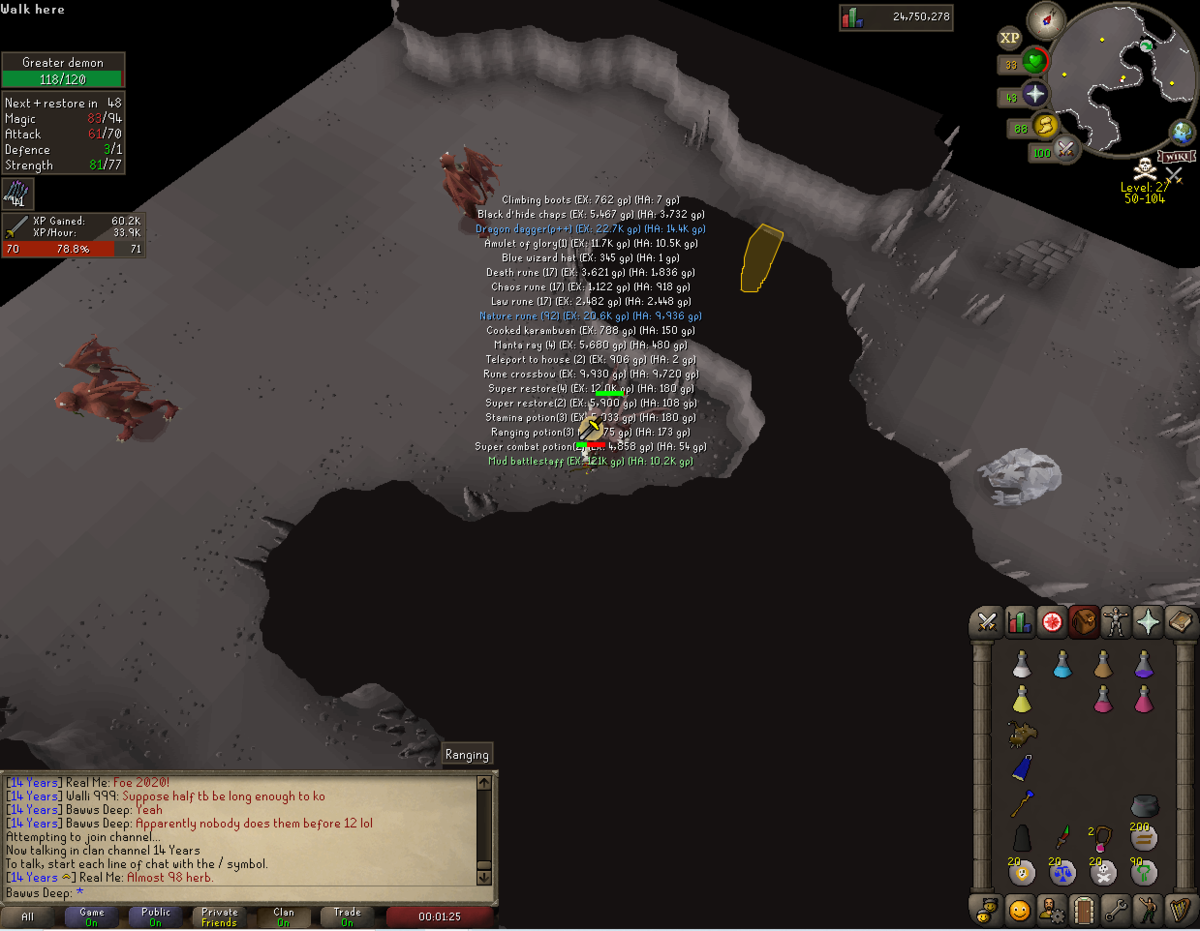The height and width of the screenshot is (931, 1200).
Task: Open the Prayer tab
Action: (x=1148, y=622)
